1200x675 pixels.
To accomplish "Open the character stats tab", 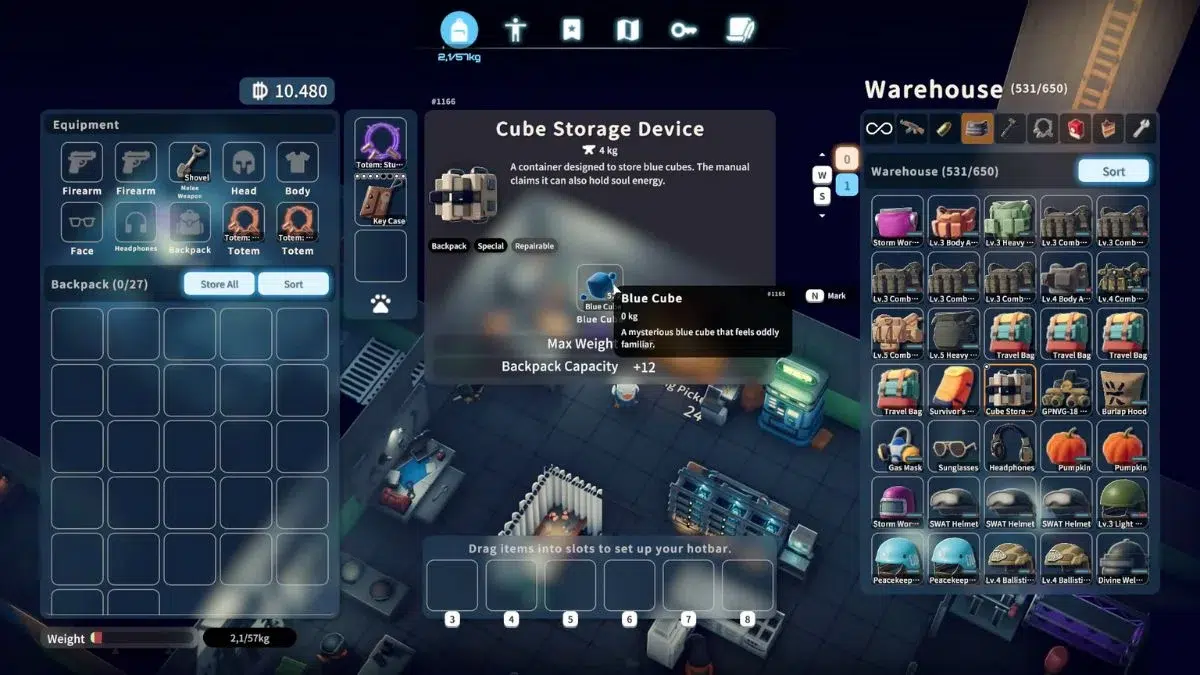I will coord(516,30).
